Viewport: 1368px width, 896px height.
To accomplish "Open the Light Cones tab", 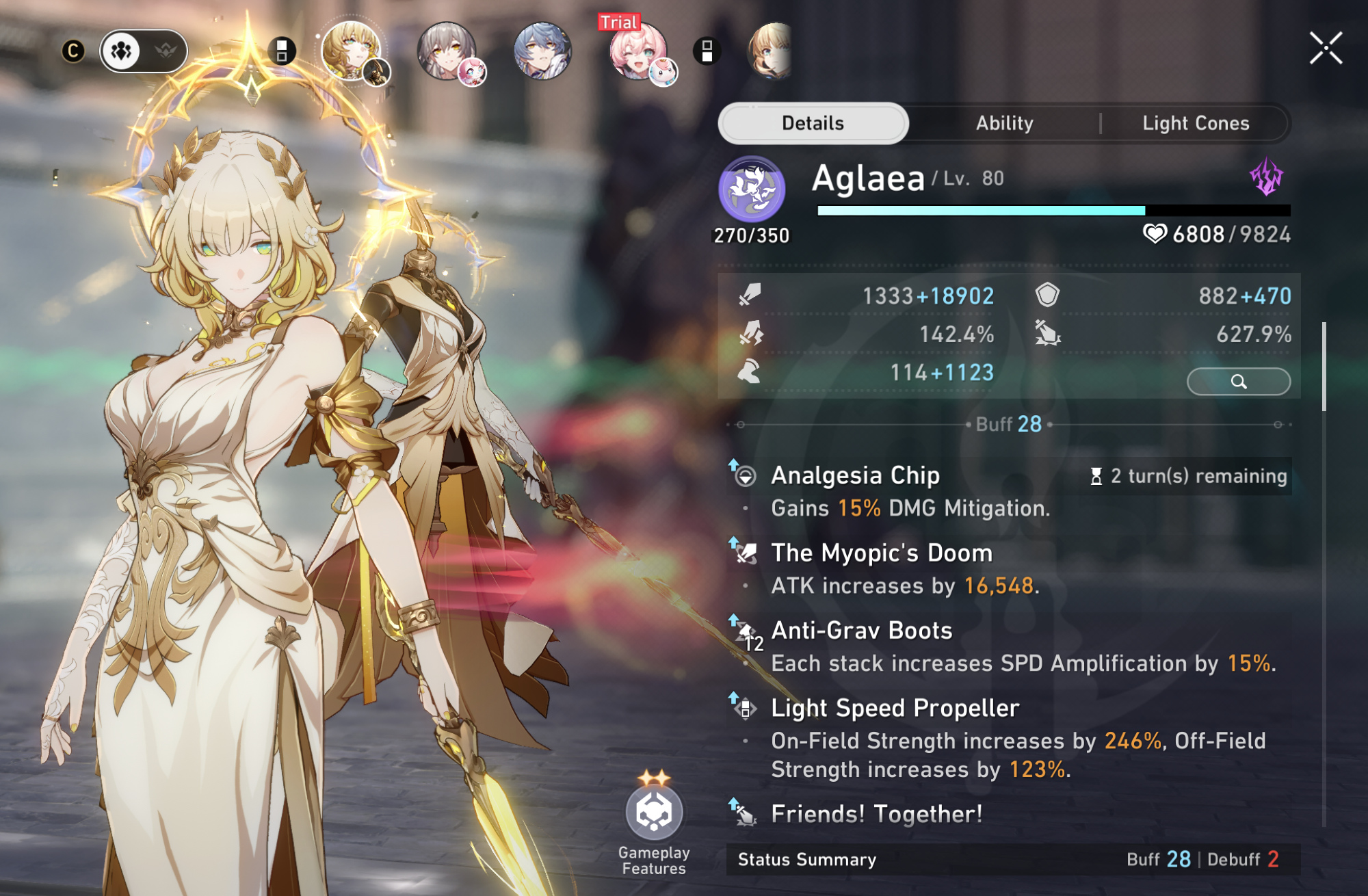I will click(x=1195, y=123).
